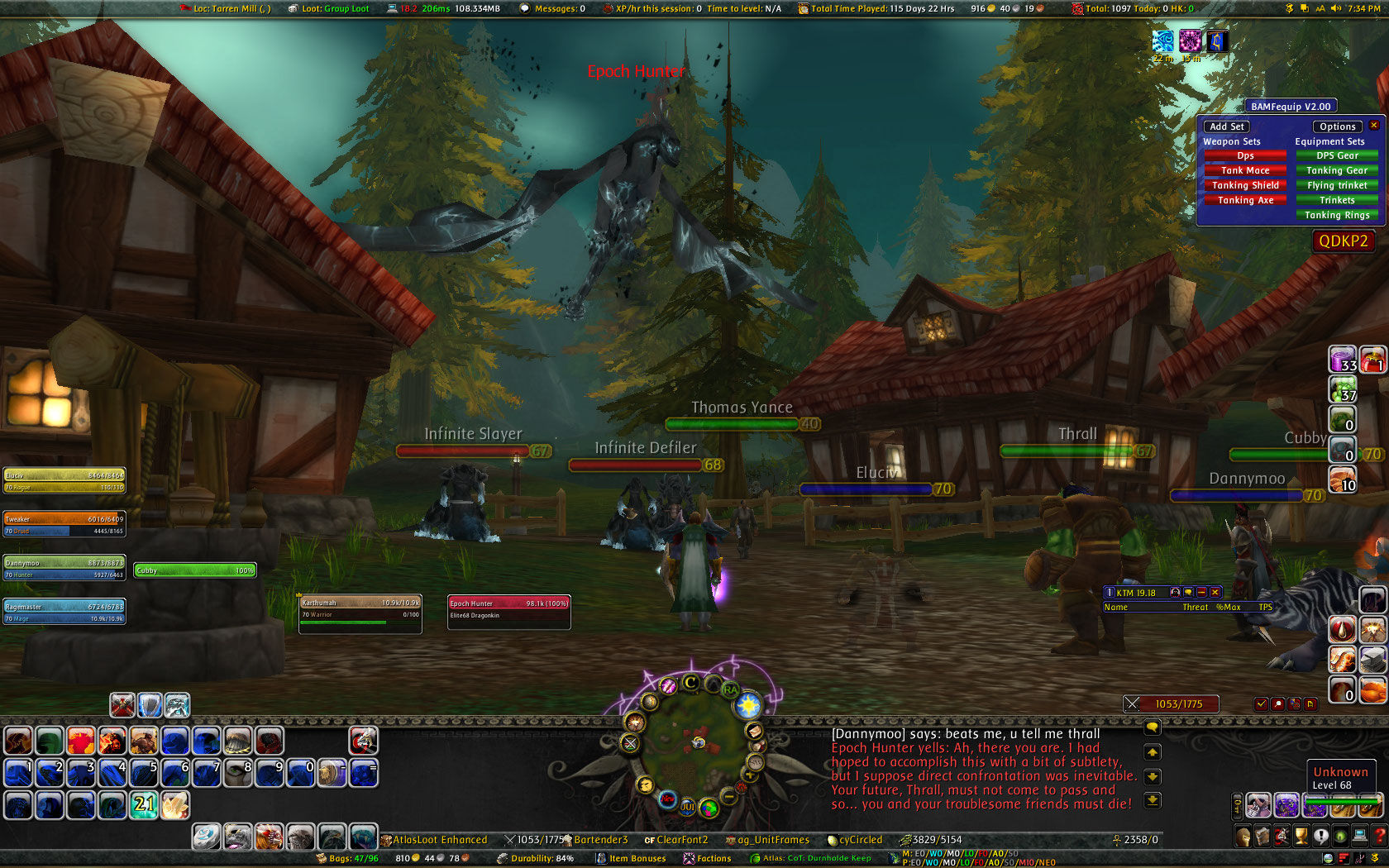The width and height of the screenshot is (1389, 868).
Task: Toggle the checkmark button near the experience bar
Action: (1262, 703)
